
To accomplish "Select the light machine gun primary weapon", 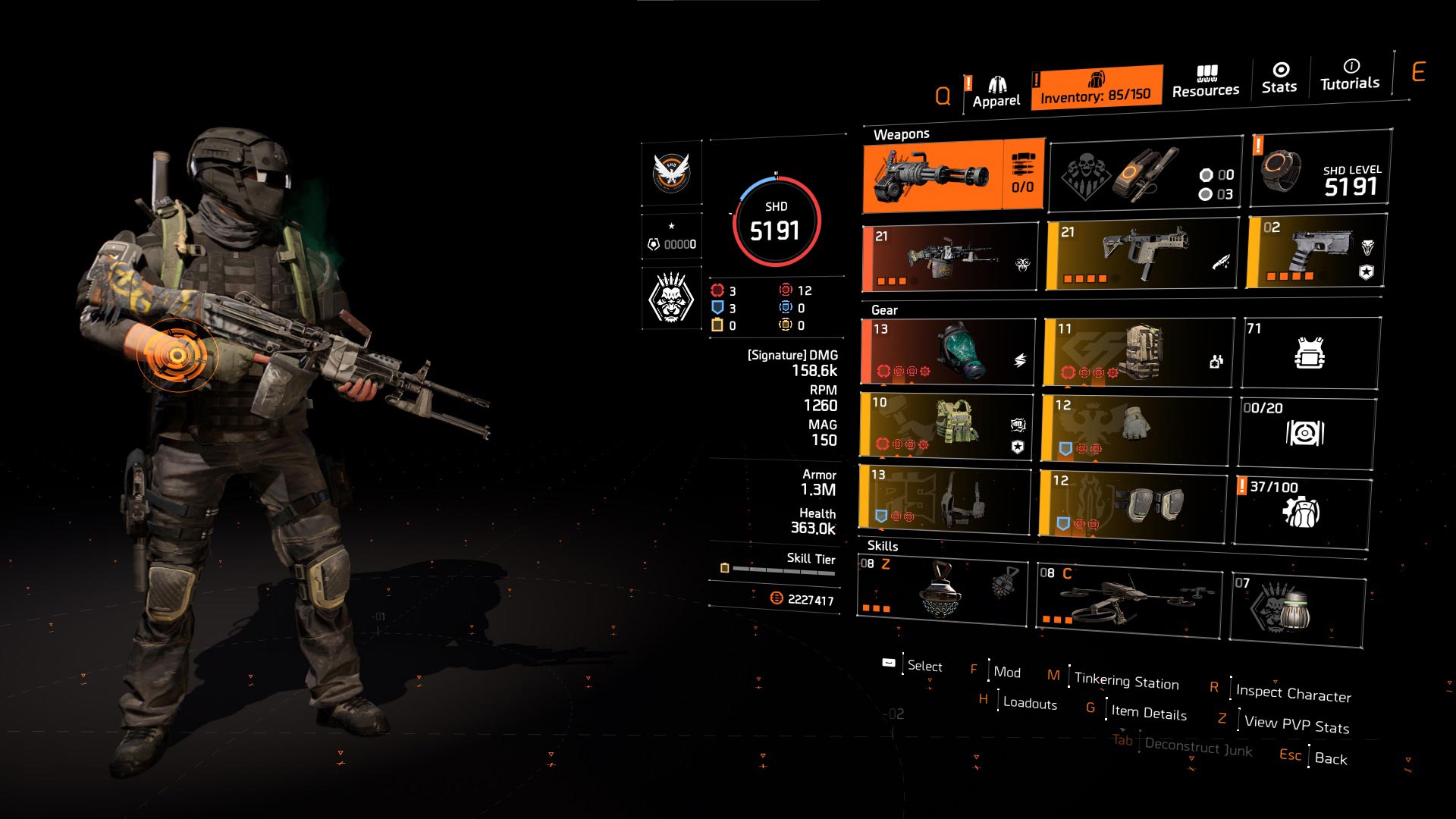I will [x=950, y=258].
